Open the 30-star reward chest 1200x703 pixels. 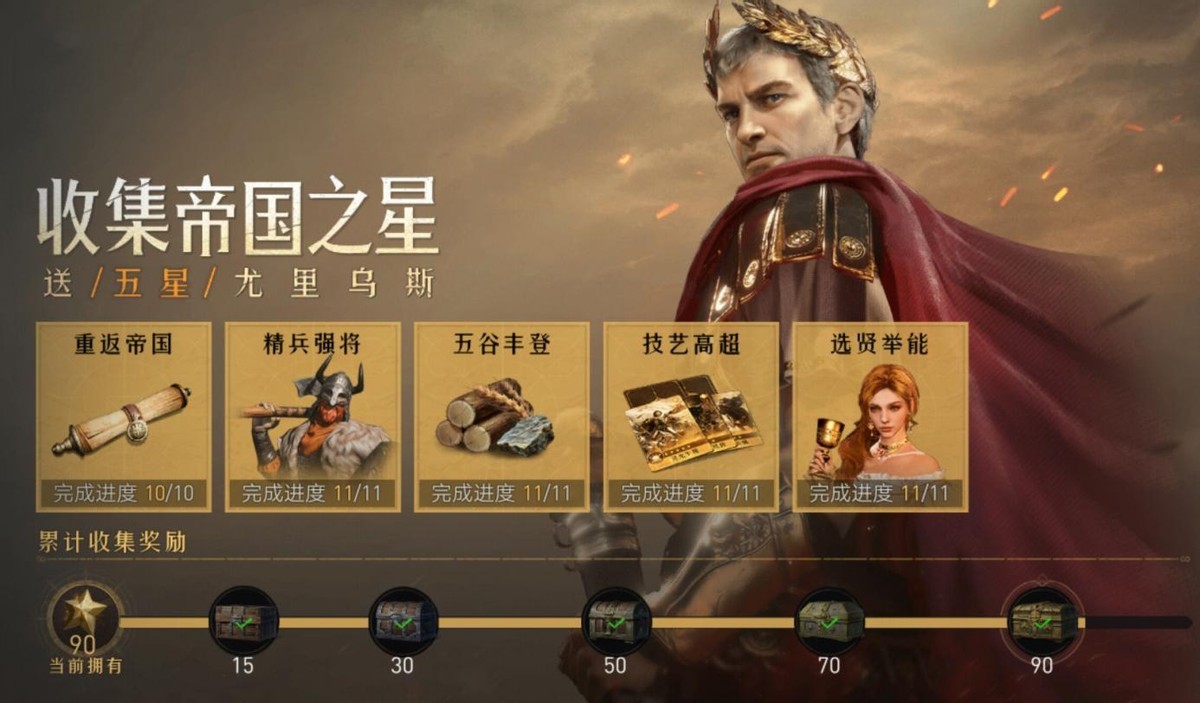(403, 621)
